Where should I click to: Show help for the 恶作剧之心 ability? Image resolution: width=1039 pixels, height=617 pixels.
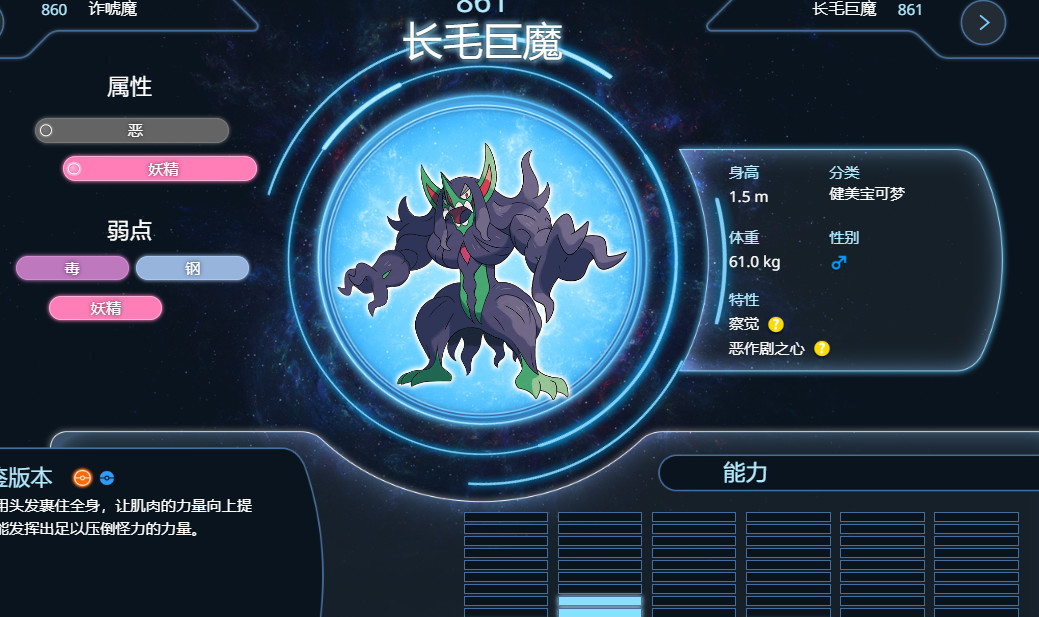click(x=822, y=349)
